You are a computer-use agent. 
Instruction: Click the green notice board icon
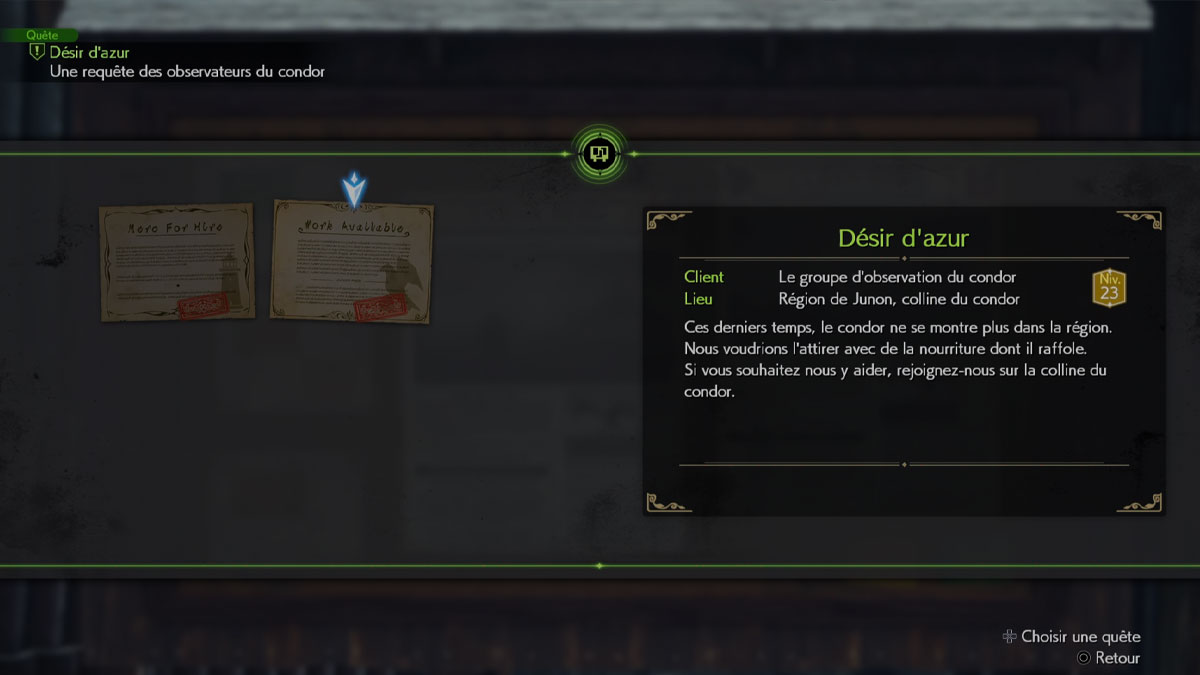point(600,154)
